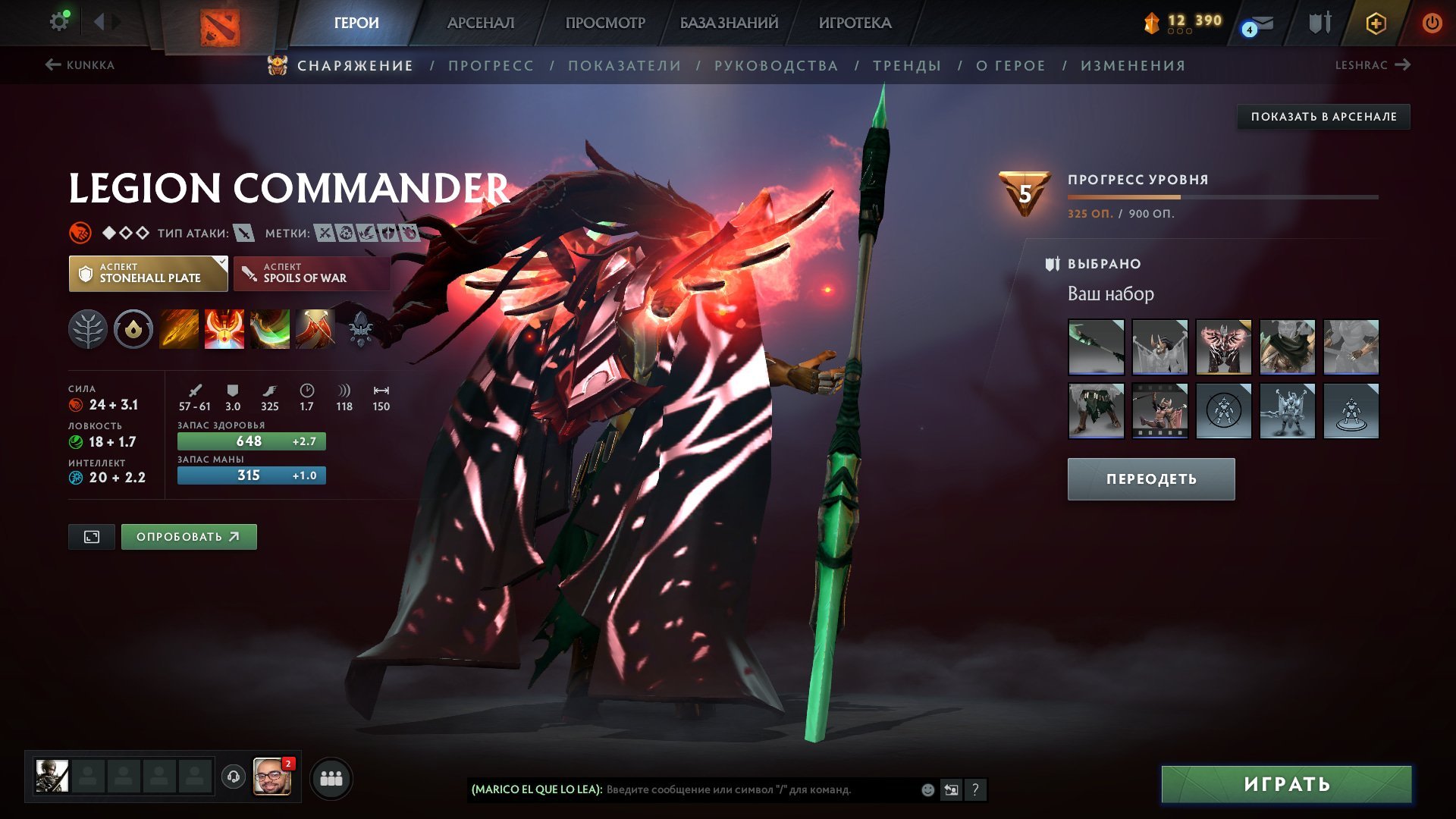Image resolution: width=1456 pixels, height=819 pixels.
Task: Toggle the innate ability circle icon
Action: pos(133,328)
